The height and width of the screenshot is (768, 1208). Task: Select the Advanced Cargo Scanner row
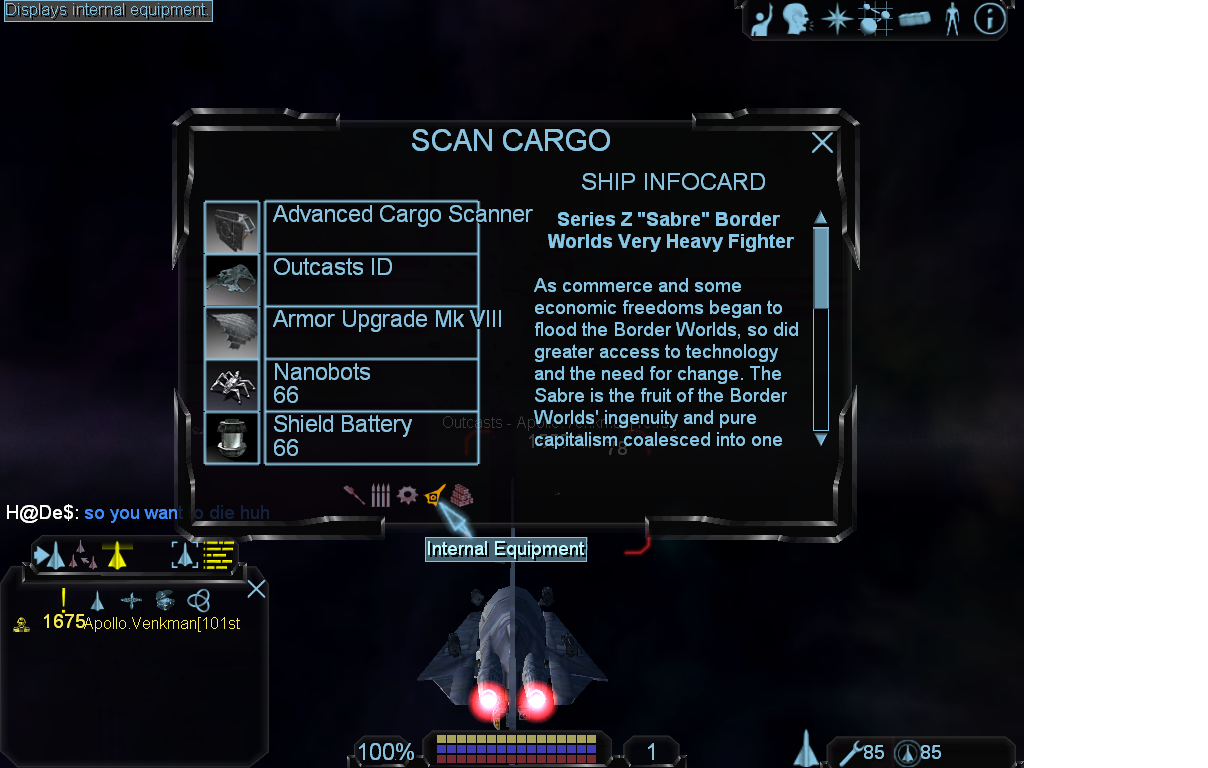(370, 227)
